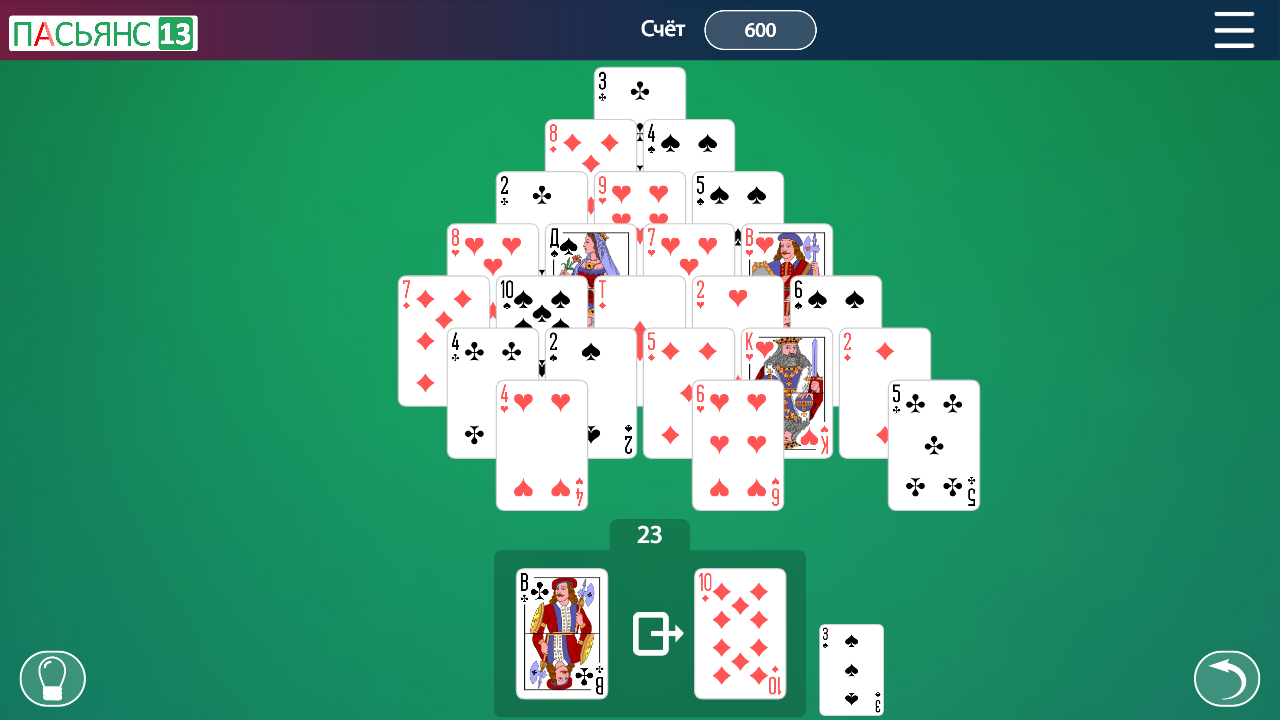Click the Пасьянс 13 logo

point(103,30)
